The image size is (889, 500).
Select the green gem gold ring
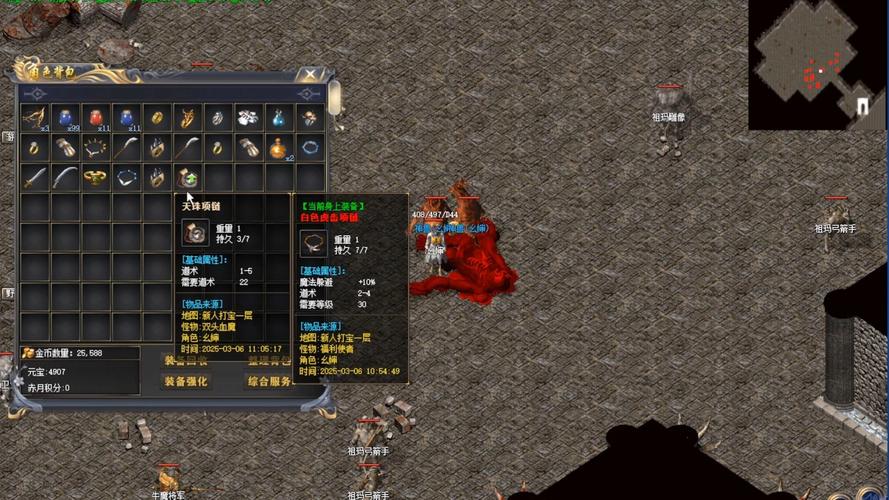97,179
